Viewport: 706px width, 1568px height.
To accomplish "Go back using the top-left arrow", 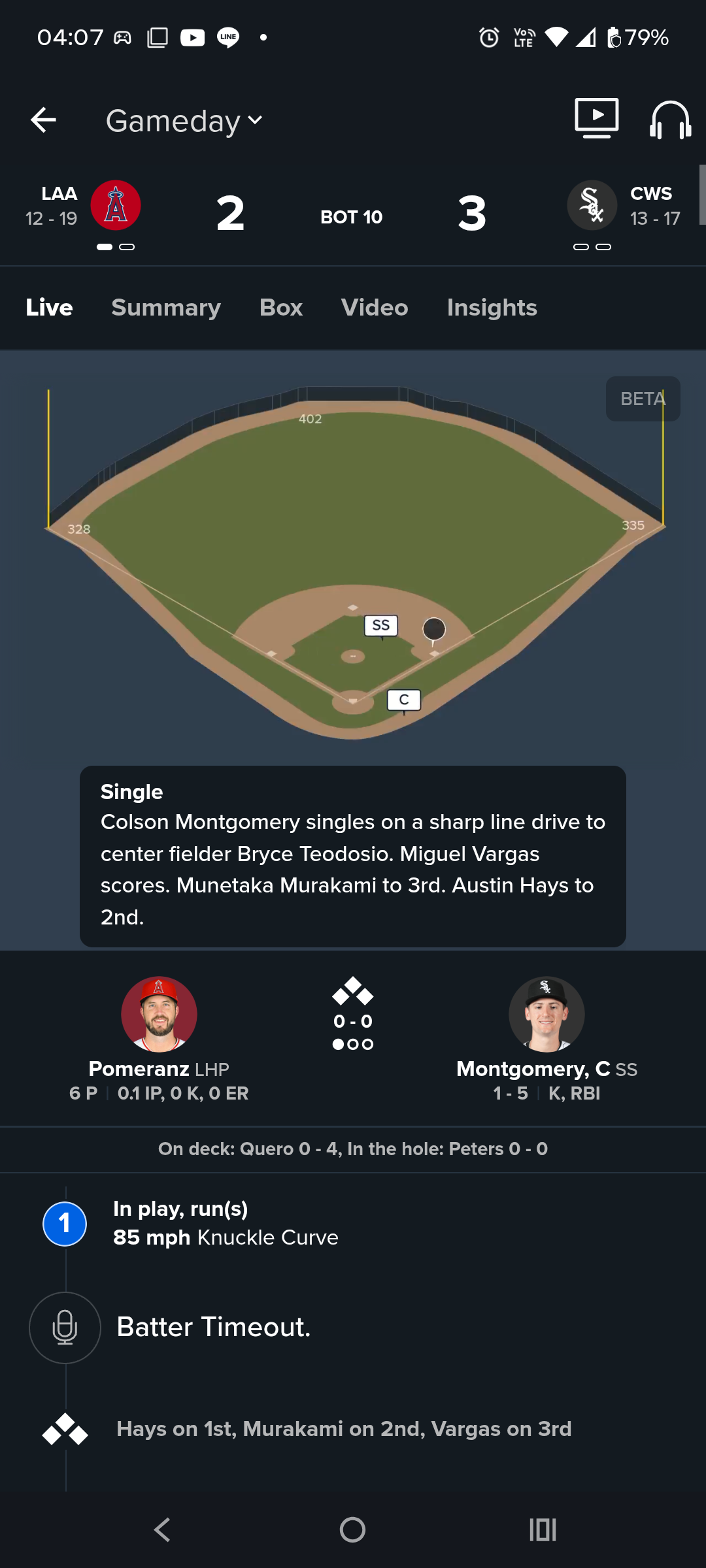I will (43, 120).
